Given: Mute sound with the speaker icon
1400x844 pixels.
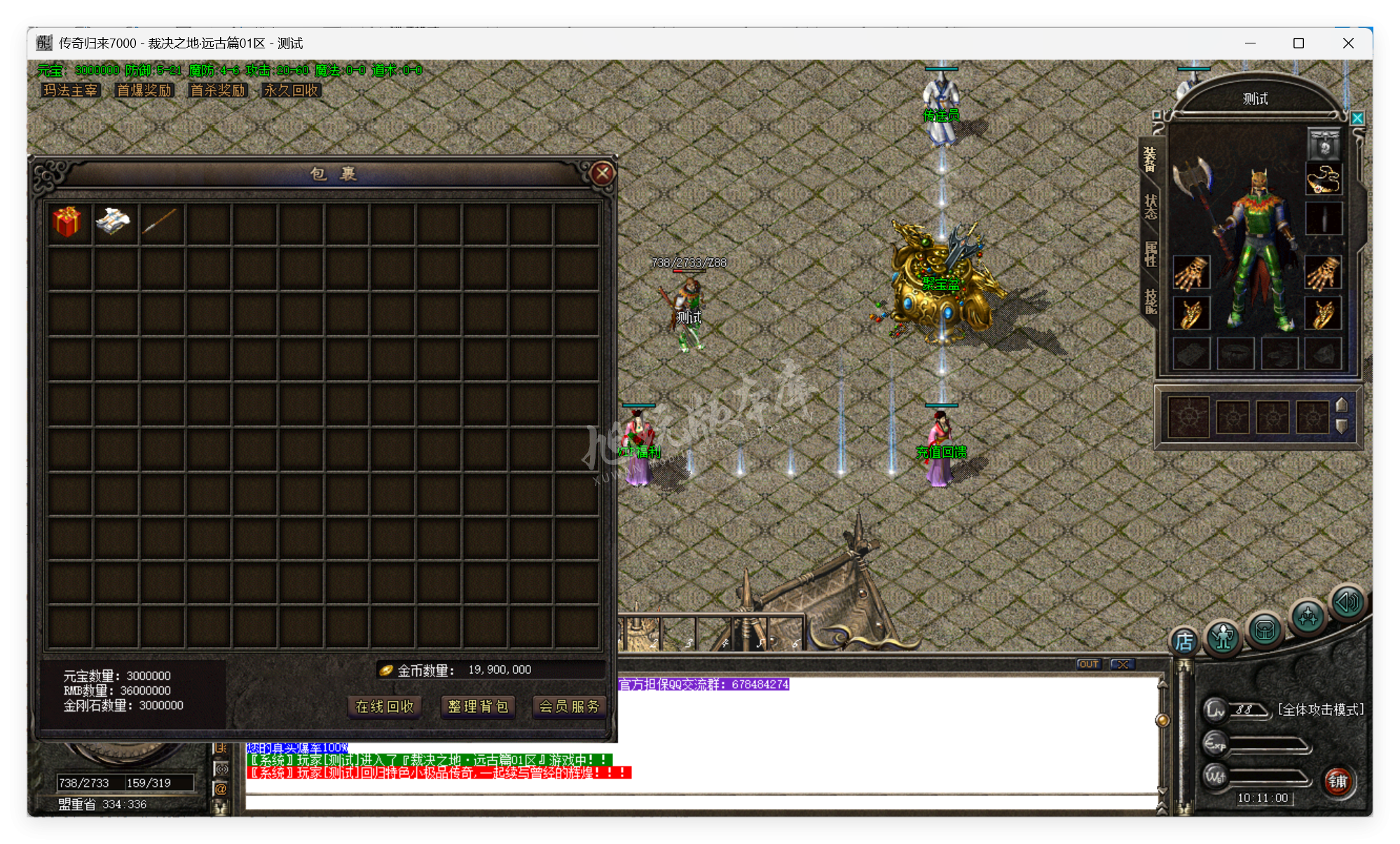Looking at the screenshot, I should point(1347,601).
